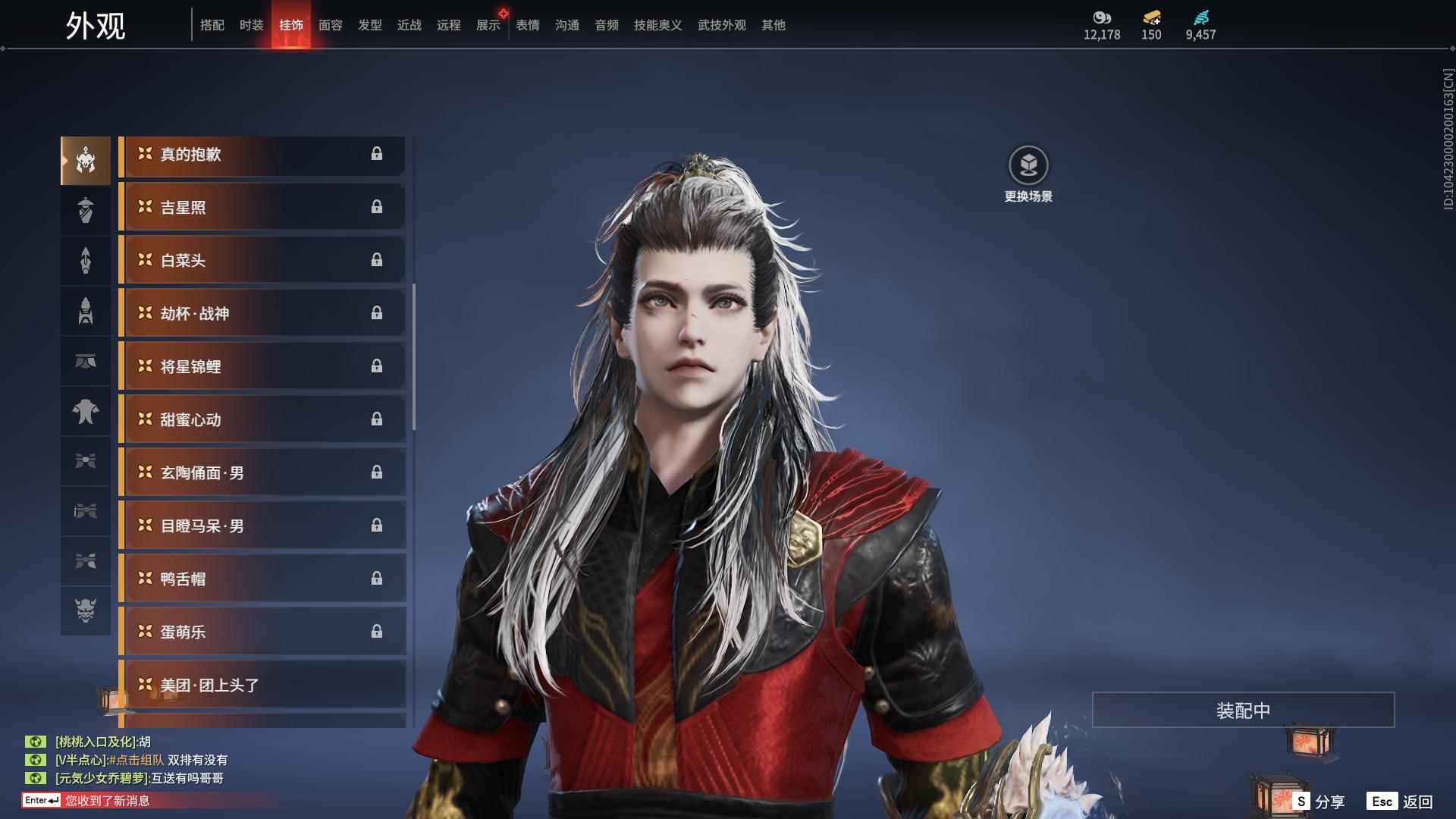This screenshot has height=819, width=1456.
Task: Select the 将星锦鲤 accessory
Action: point(262,367)
